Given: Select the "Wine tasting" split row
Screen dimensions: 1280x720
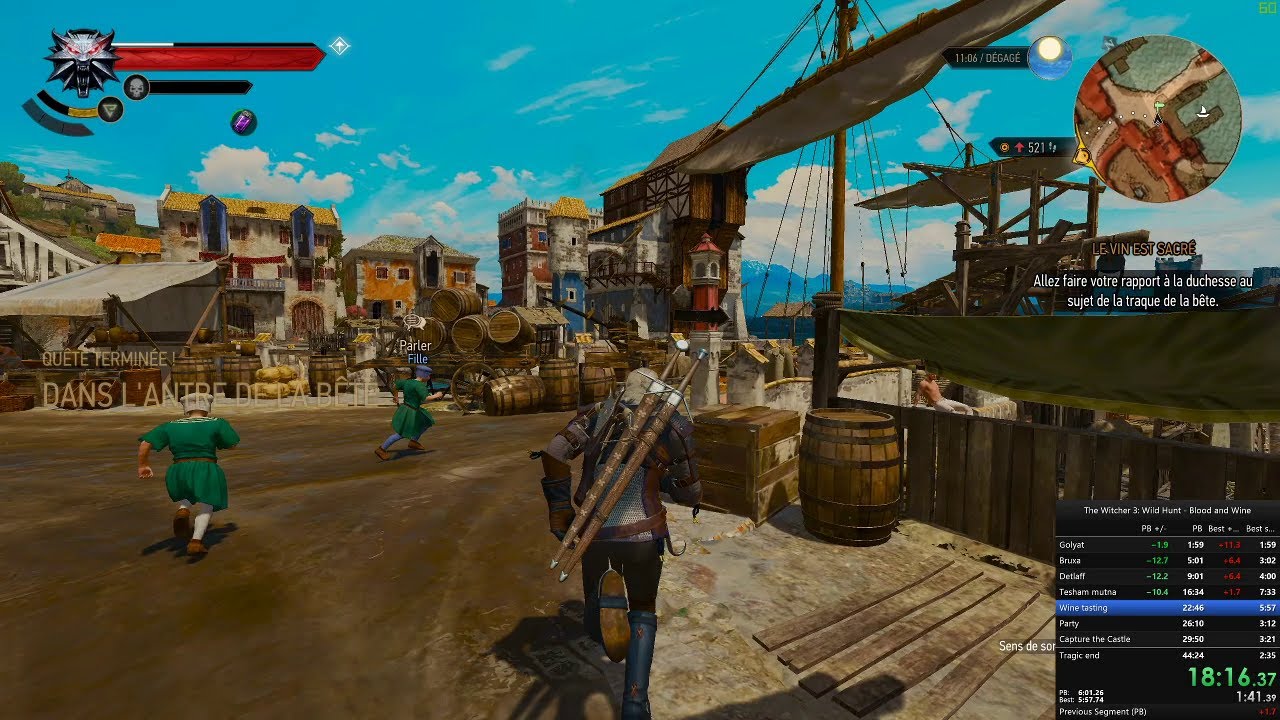Looking at the screenshot, I should [x=1166, y=607].
